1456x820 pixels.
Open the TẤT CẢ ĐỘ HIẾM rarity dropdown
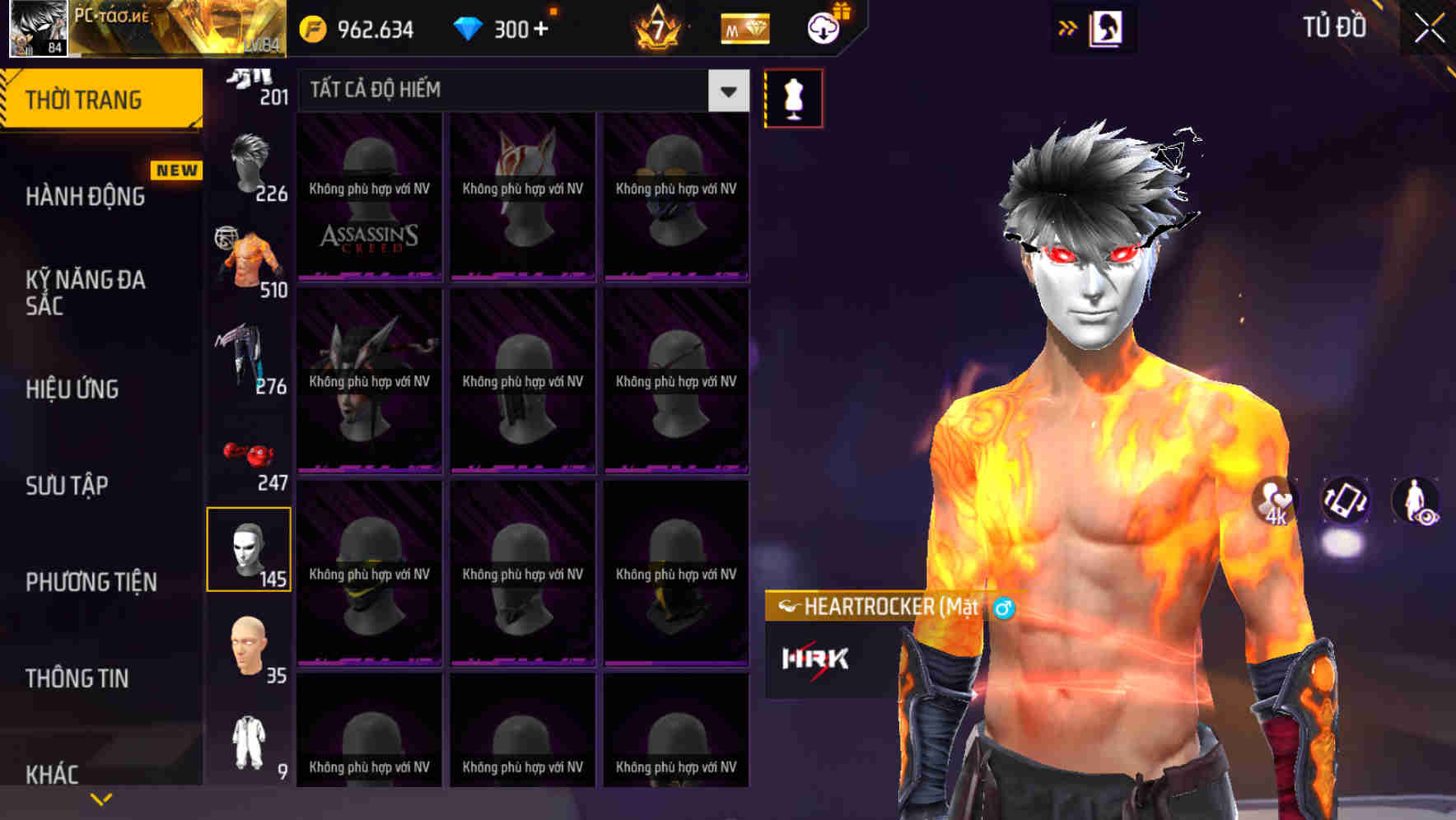pos(519,91)
